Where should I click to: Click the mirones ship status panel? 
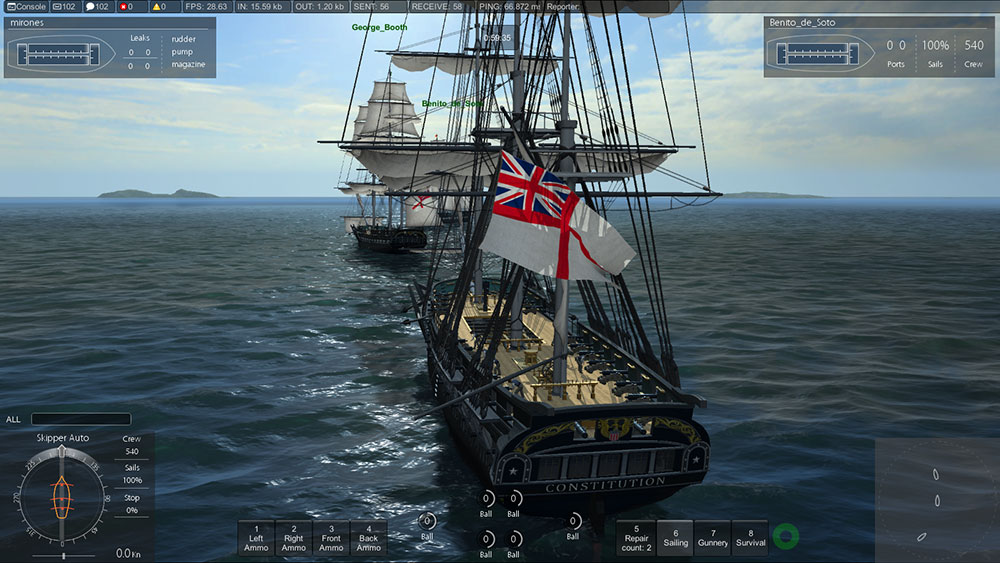point(110,46)
